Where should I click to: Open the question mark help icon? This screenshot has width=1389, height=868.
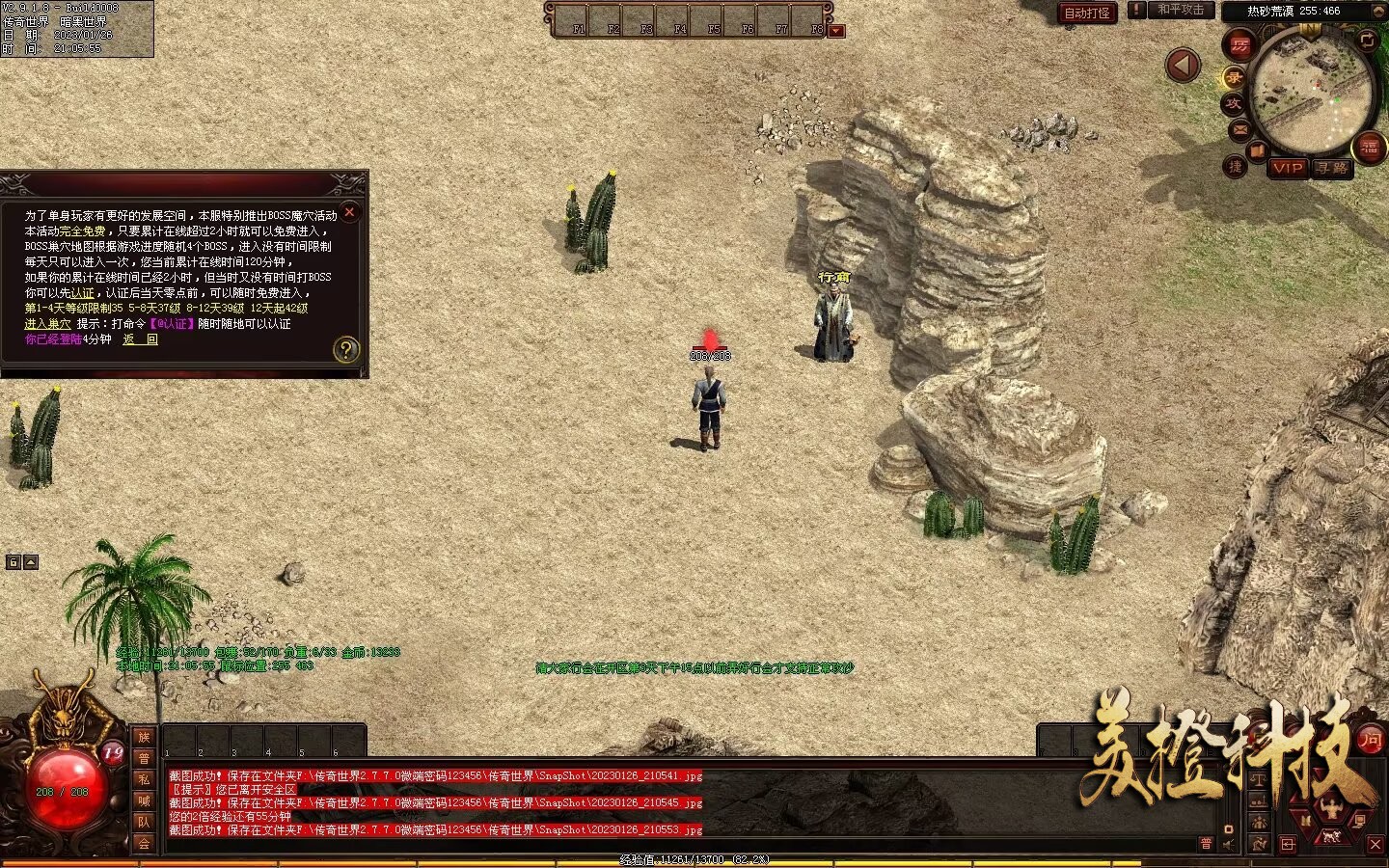pyautogui.click(x=346, y=349)
